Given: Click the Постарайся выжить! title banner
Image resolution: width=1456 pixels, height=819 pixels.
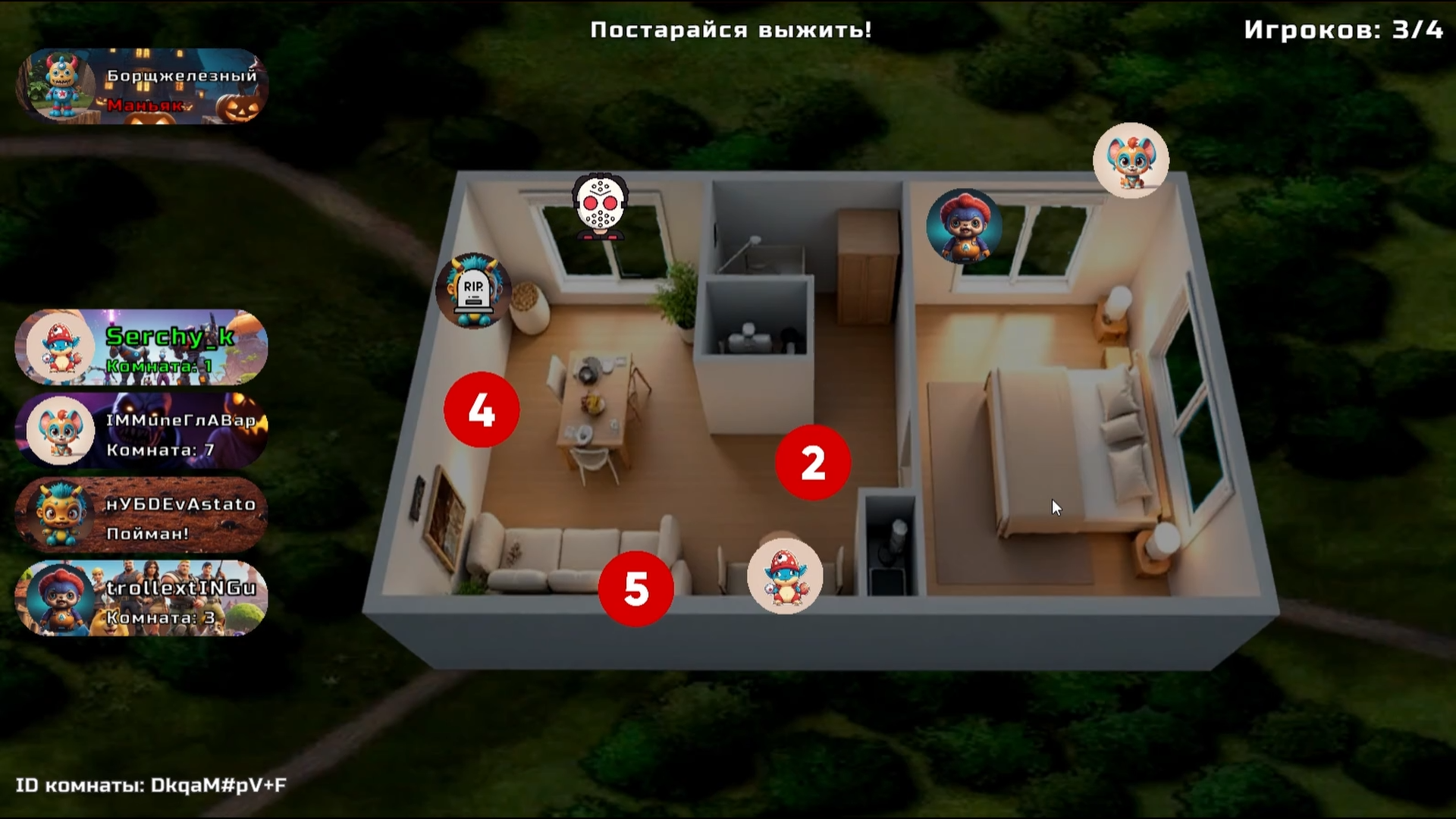Looking at the screenshot, I should click(x=730, y=30).
